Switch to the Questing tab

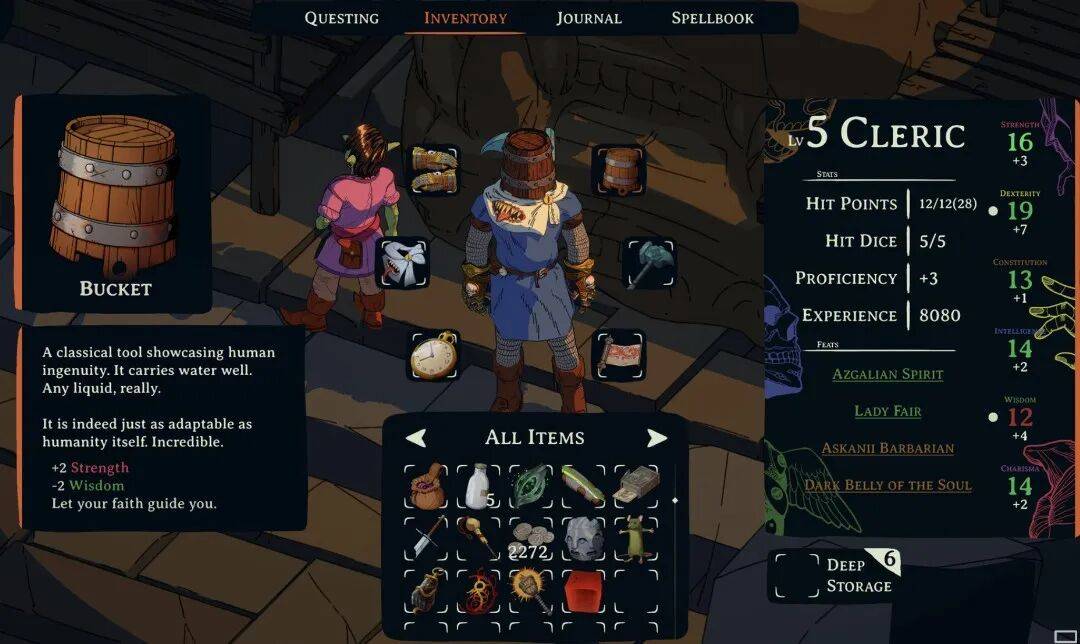point(341,18)
